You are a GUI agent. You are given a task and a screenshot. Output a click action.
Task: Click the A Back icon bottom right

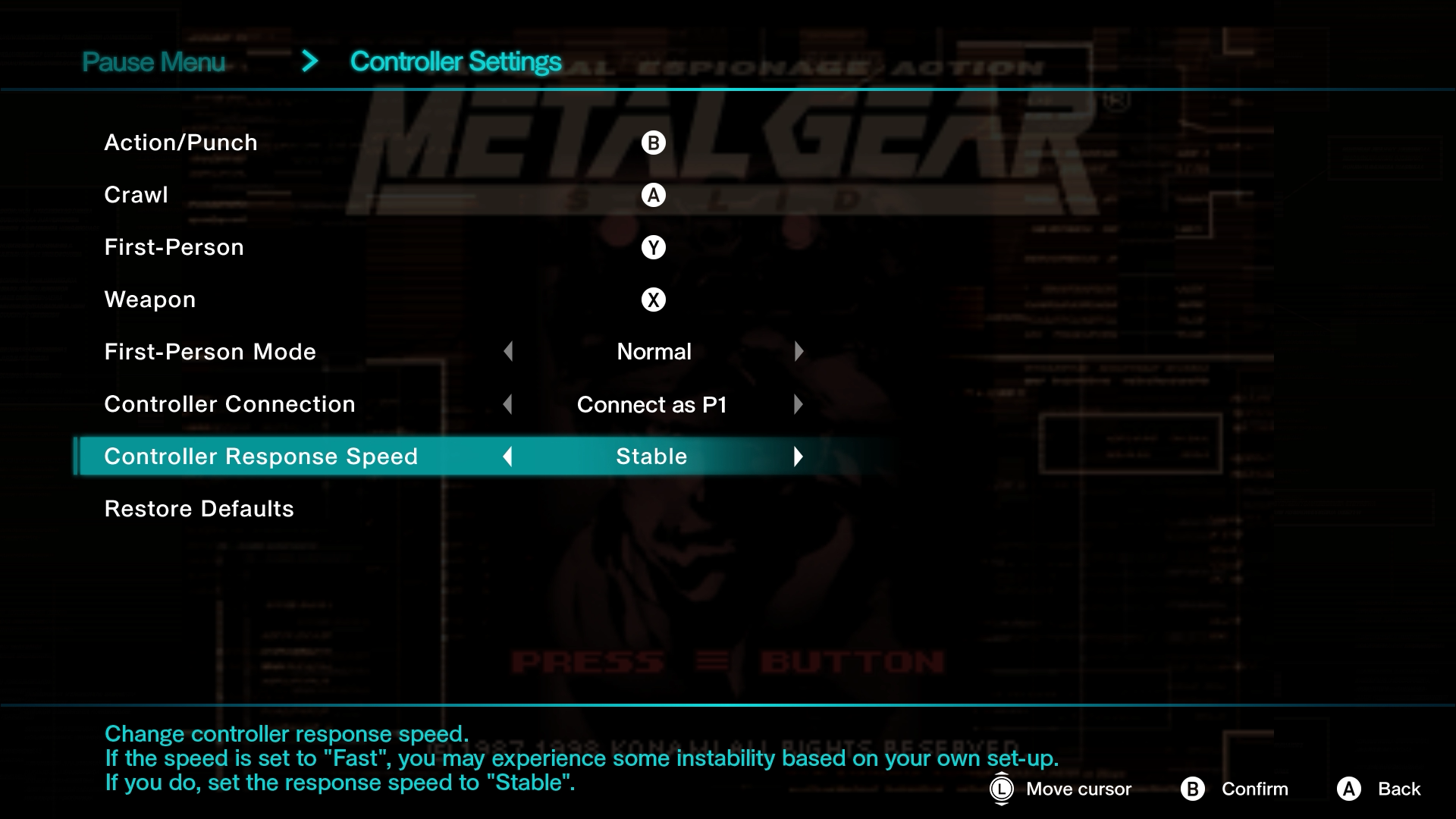[x=1349, y=789]
